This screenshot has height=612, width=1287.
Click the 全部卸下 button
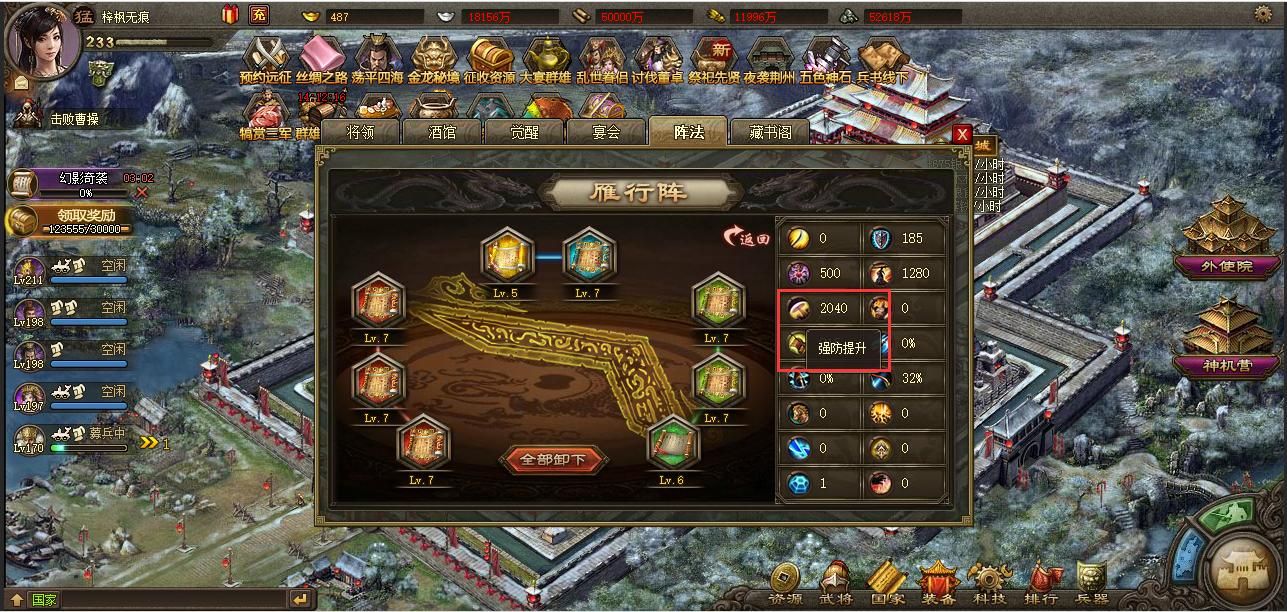[x=554, y=460]
